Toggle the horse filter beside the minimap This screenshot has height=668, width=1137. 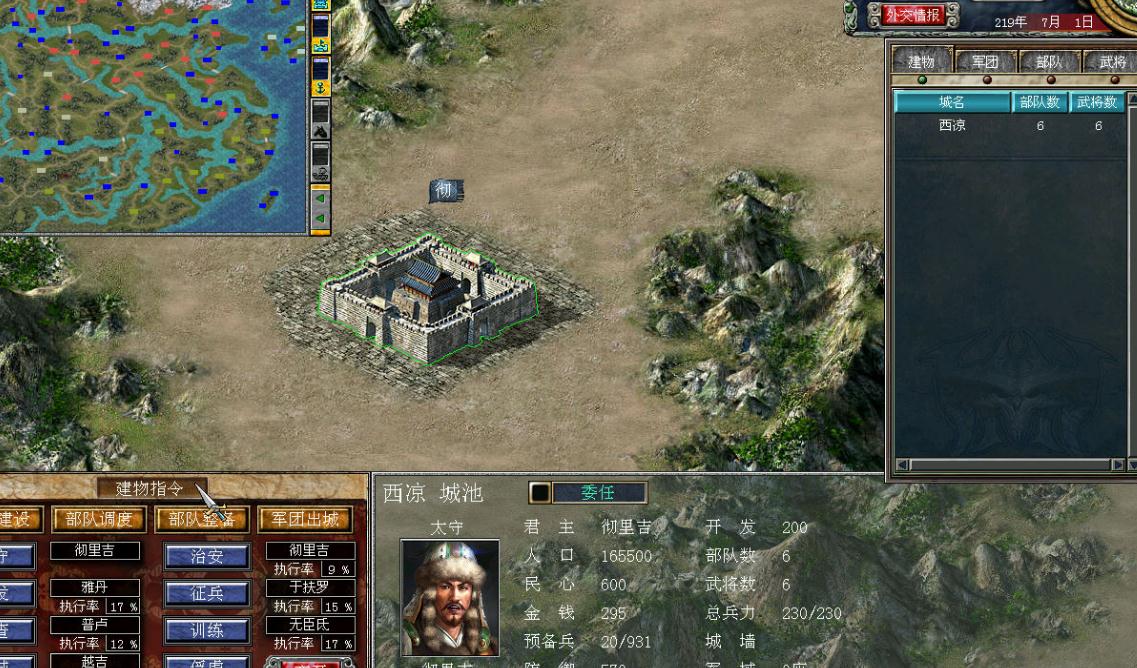coord(321,131)
